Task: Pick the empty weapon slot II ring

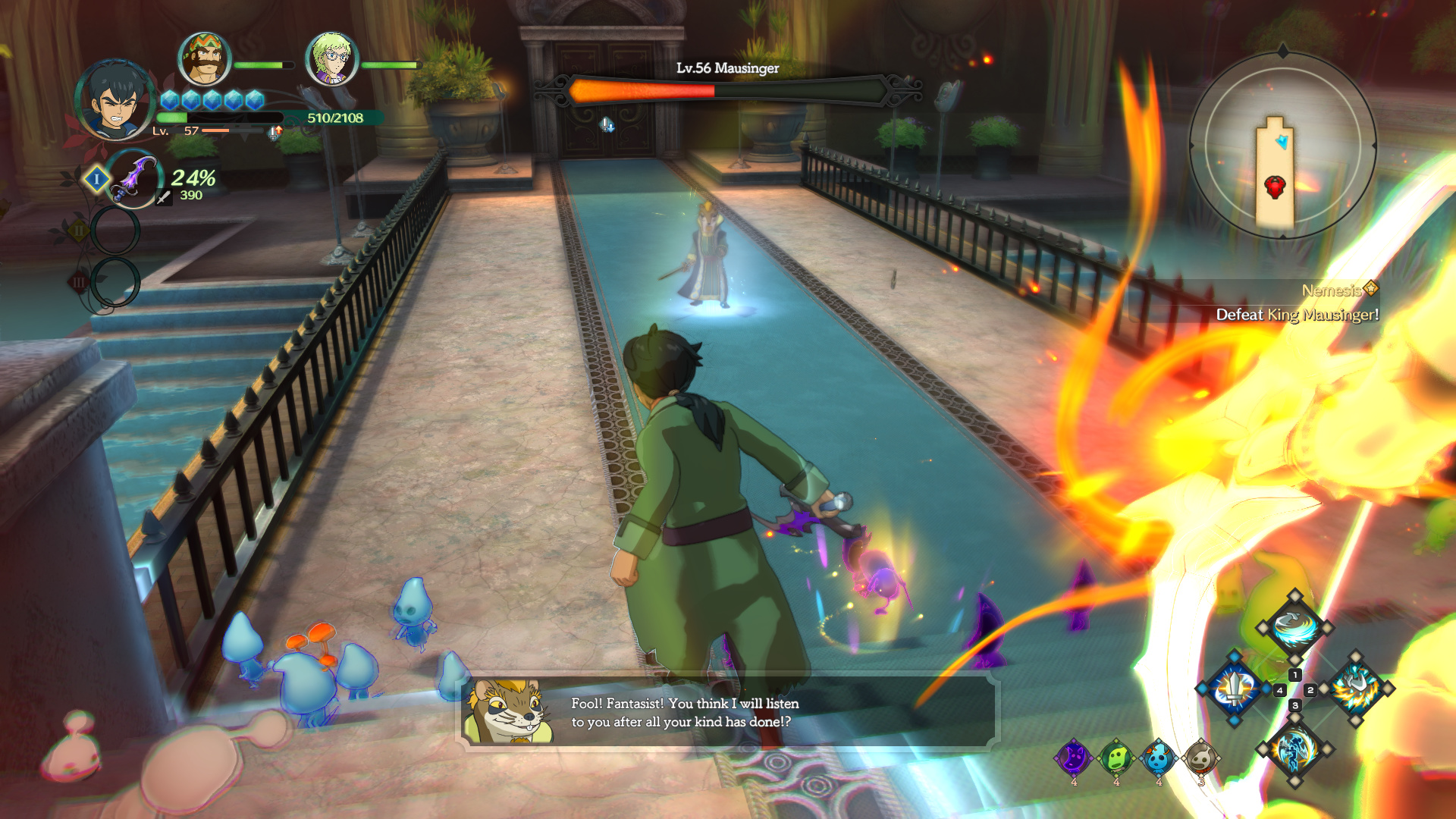Action: click(x=115, y=231)
